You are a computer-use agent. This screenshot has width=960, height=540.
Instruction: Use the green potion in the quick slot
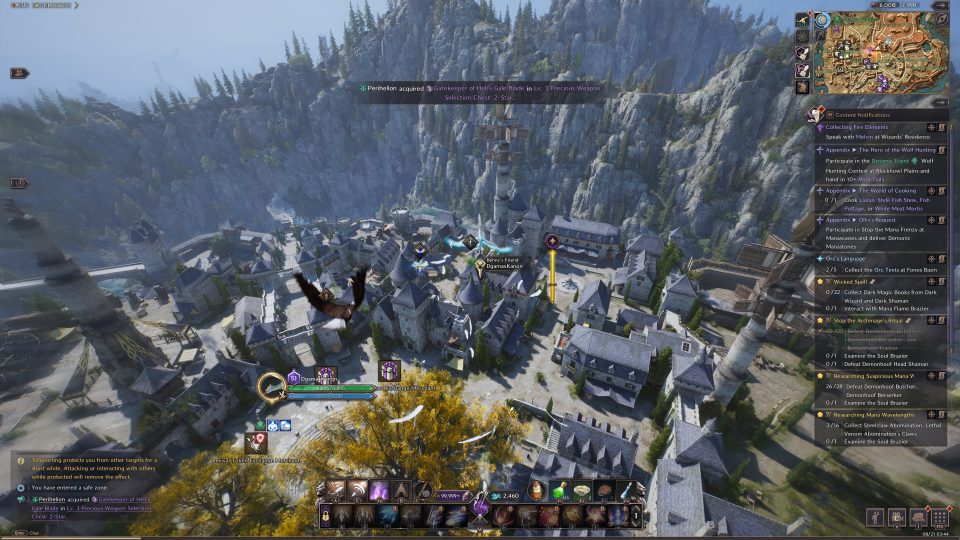click(x=560, y=490)
